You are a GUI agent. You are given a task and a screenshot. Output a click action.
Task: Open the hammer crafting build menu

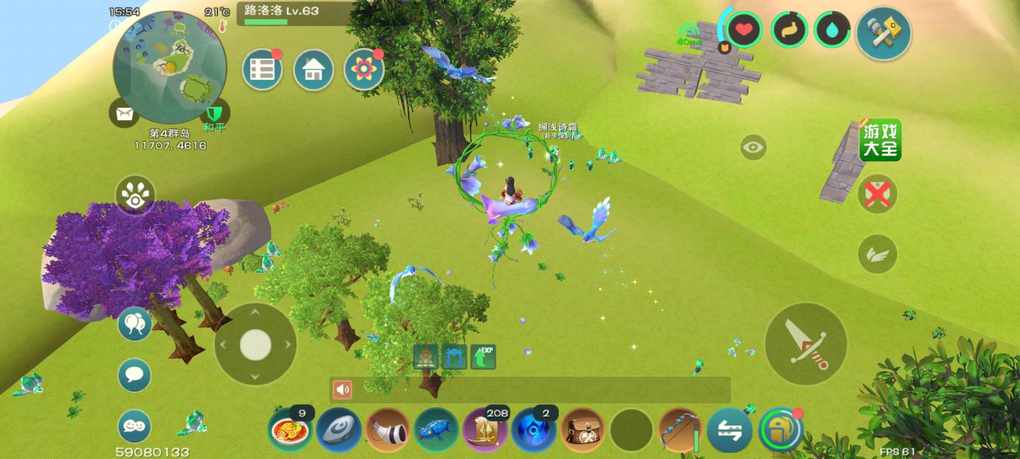point(883,32)
